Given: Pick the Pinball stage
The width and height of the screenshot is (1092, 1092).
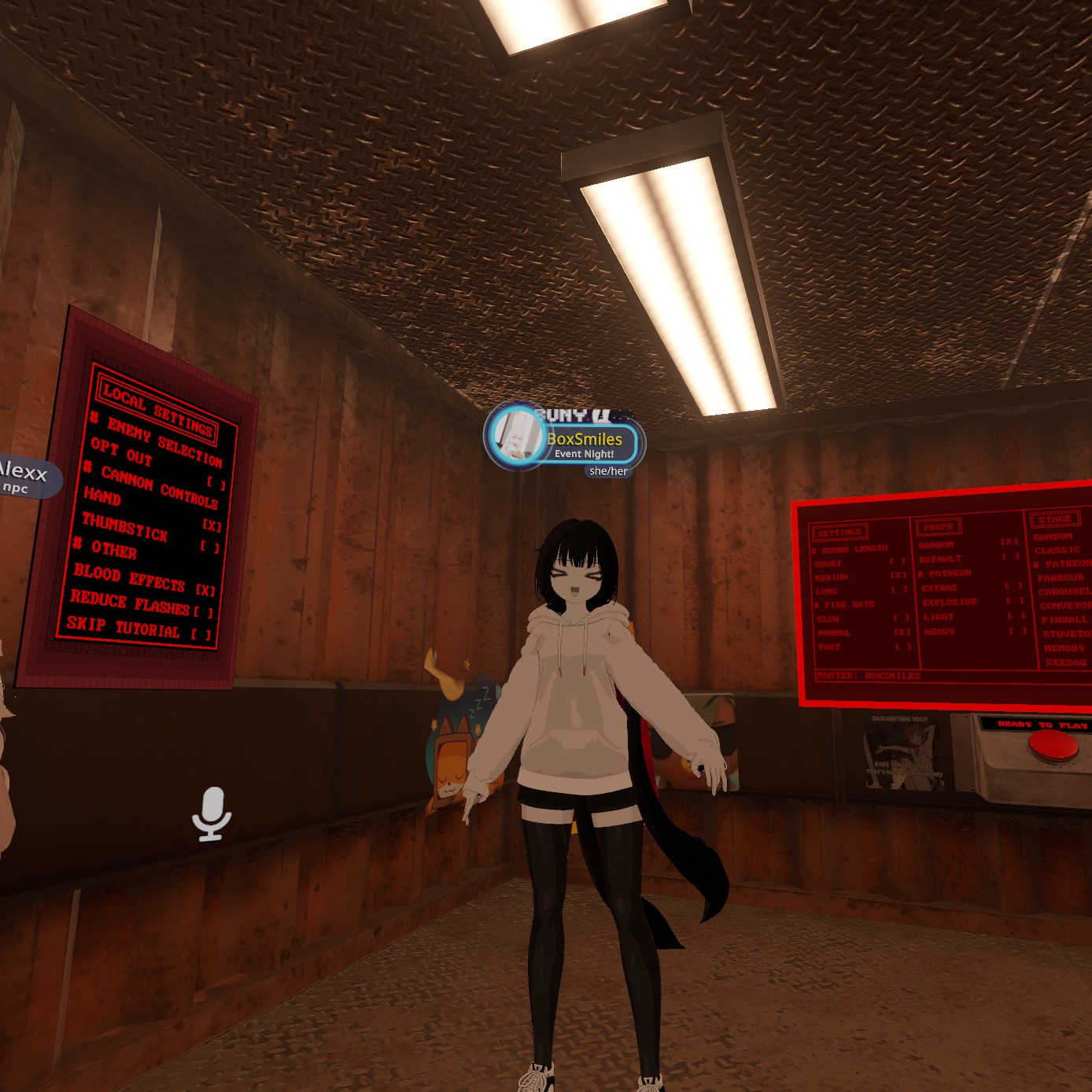Looking at the screenshot, I should pyautogui.click(x=1064, y=620).
